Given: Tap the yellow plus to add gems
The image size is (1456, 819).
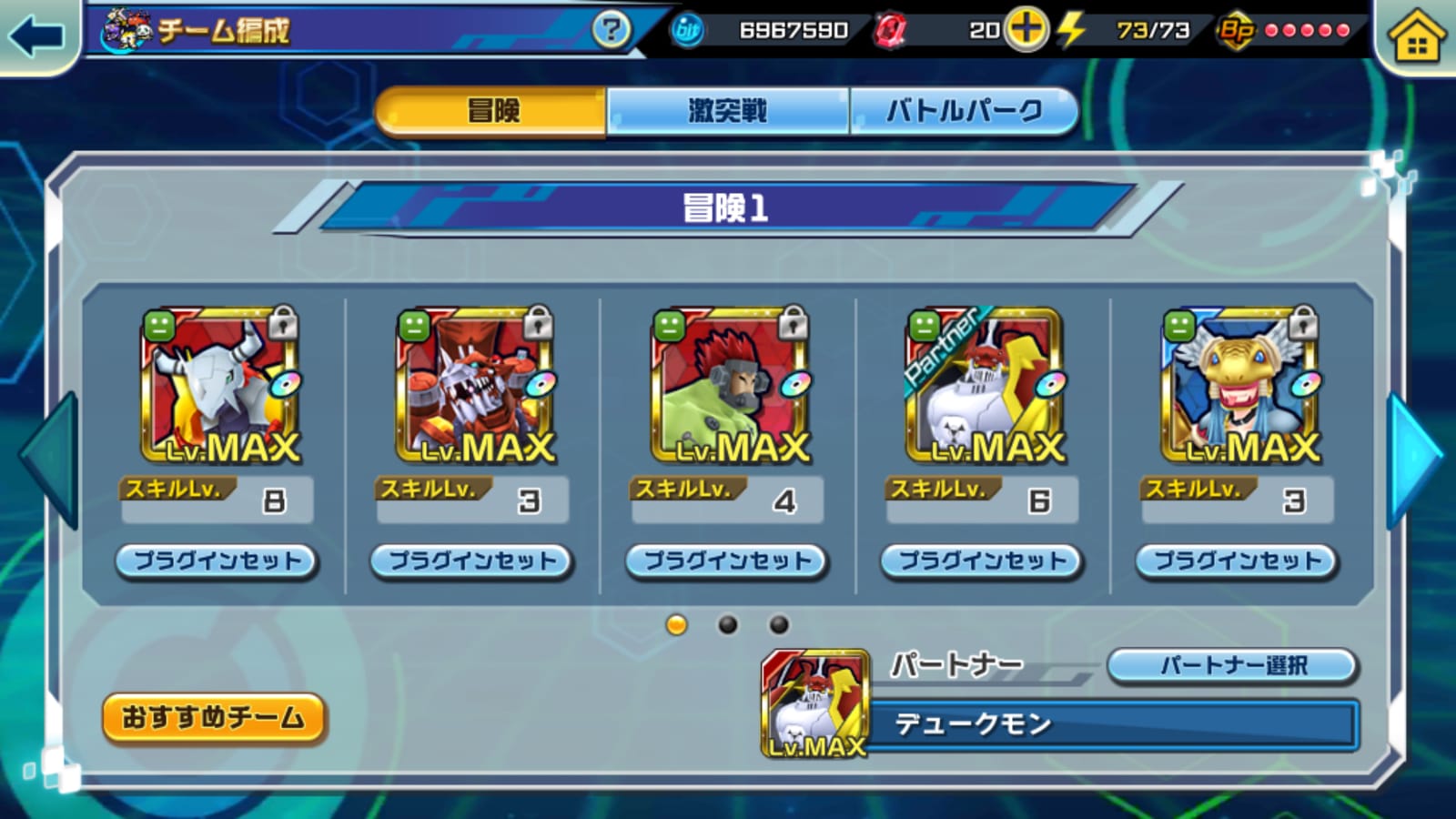Looking at the screenshot, I should click(1026, 30).
